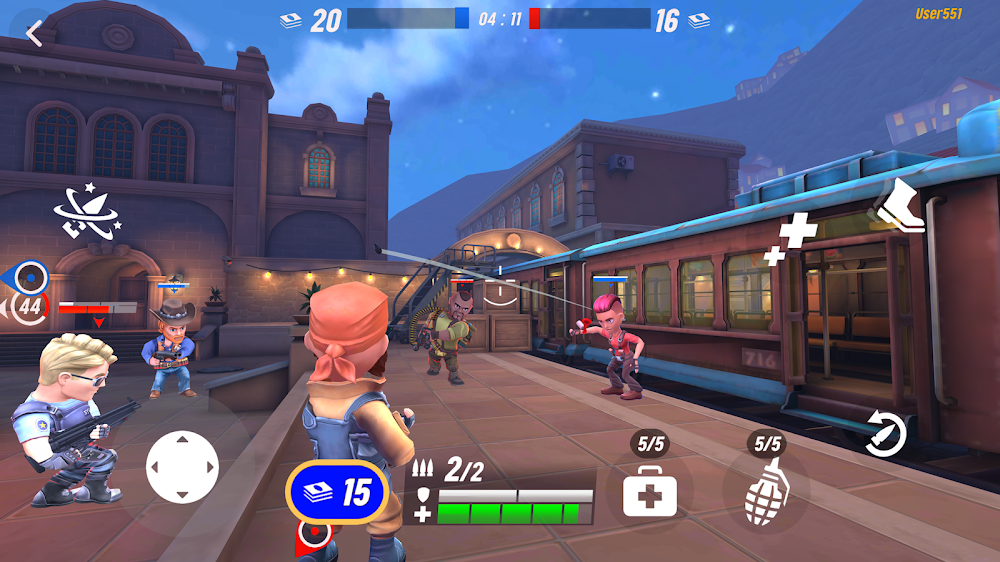Viewport: 1000px width, 562px height.
Task: Tap the back arrow button
Action: (35, 33)
